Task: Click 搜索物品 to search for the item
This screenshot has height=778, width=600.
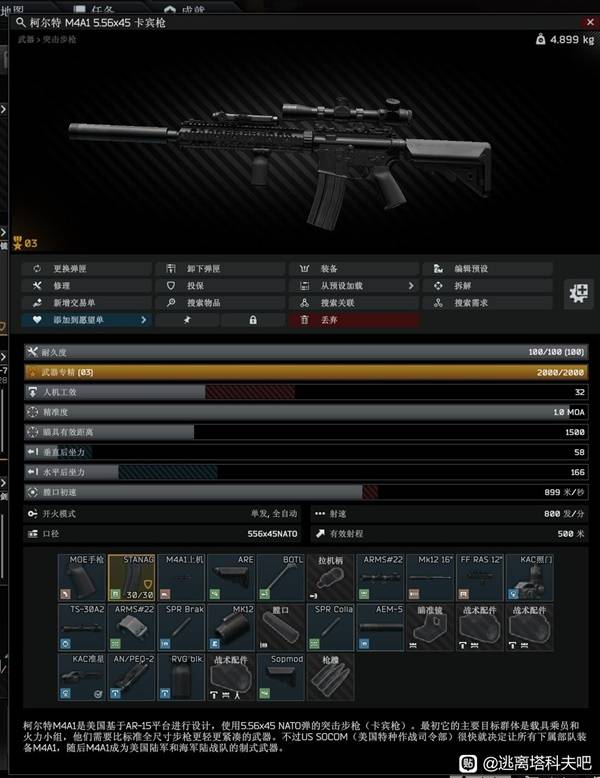Action: pos(220,303)
